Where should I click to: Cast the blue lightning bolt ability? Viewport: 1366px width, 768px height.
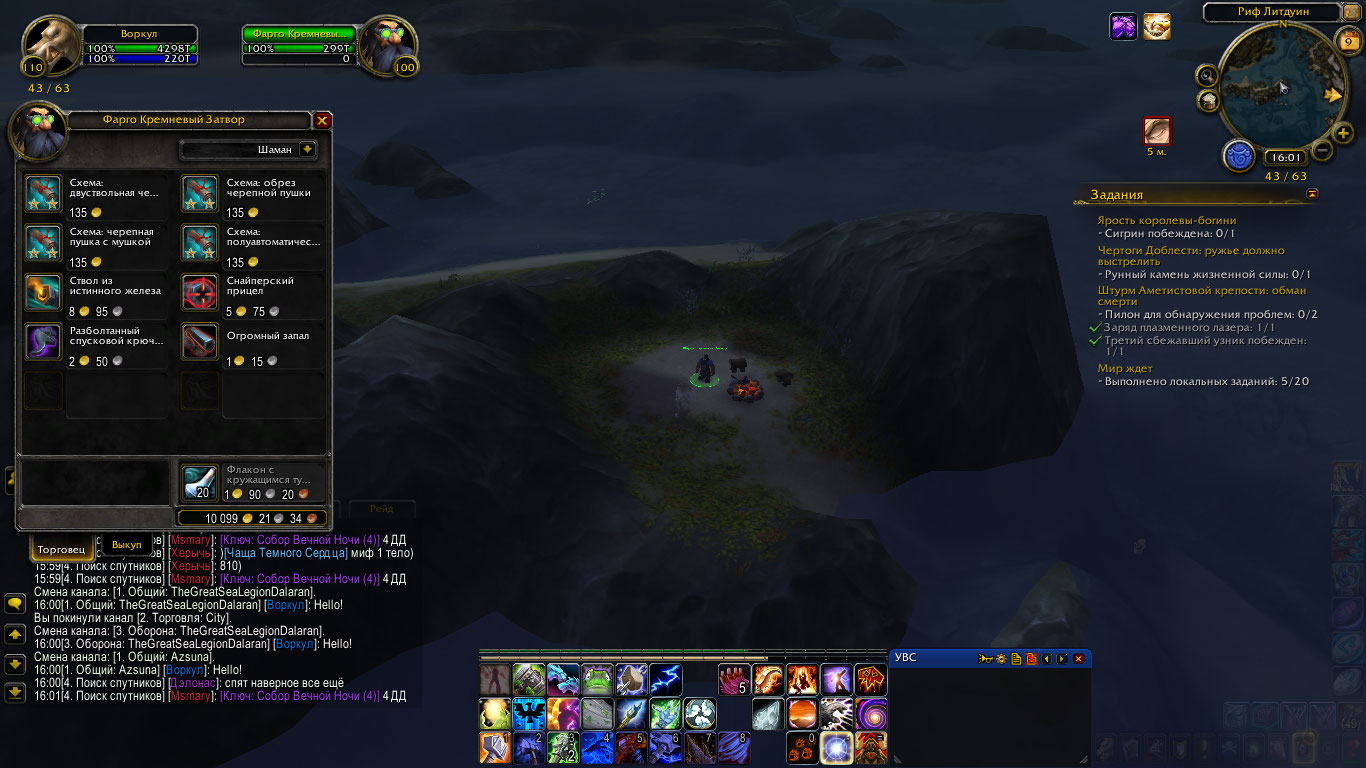point(666,680)
